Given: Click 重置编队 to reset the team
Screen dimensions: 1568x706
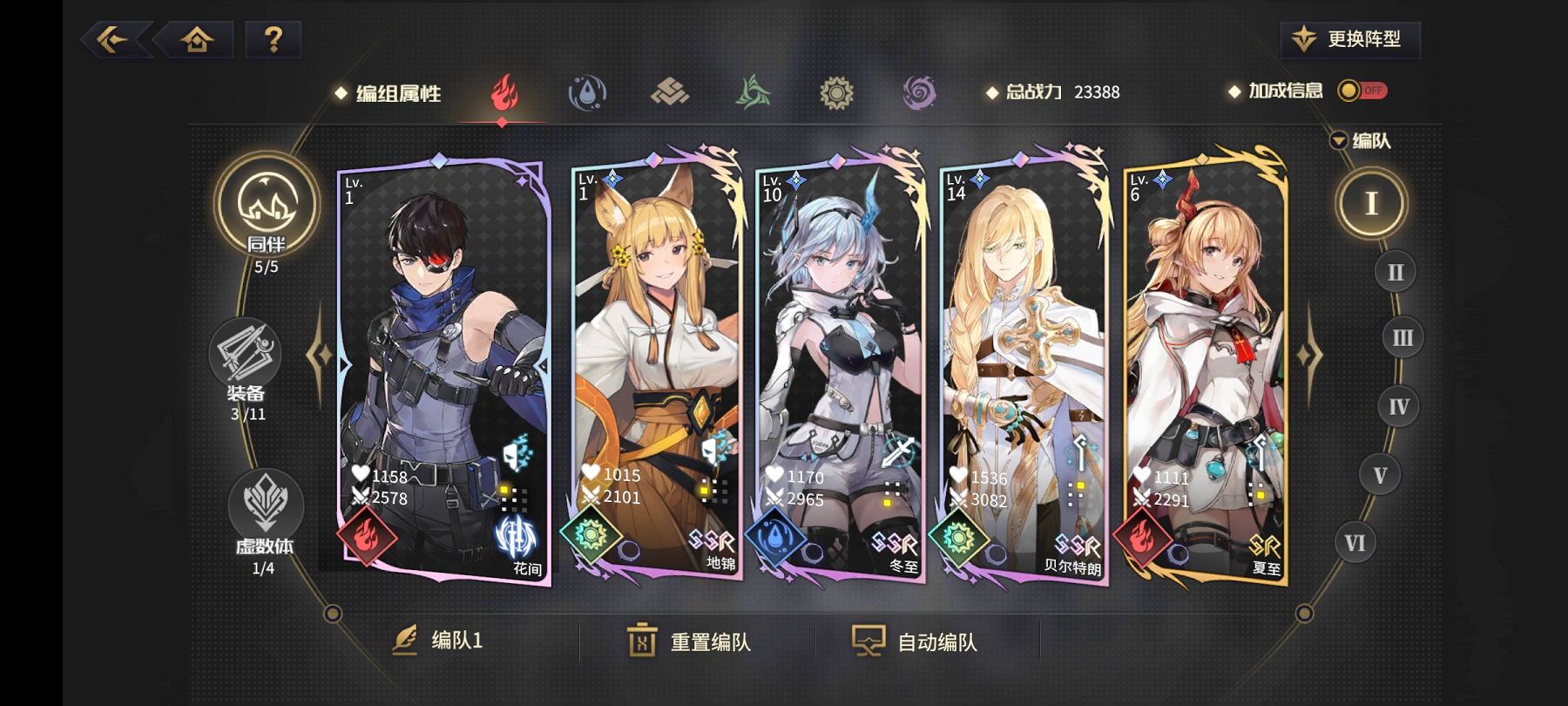Looking at the screenshot, I should [690, 642].
